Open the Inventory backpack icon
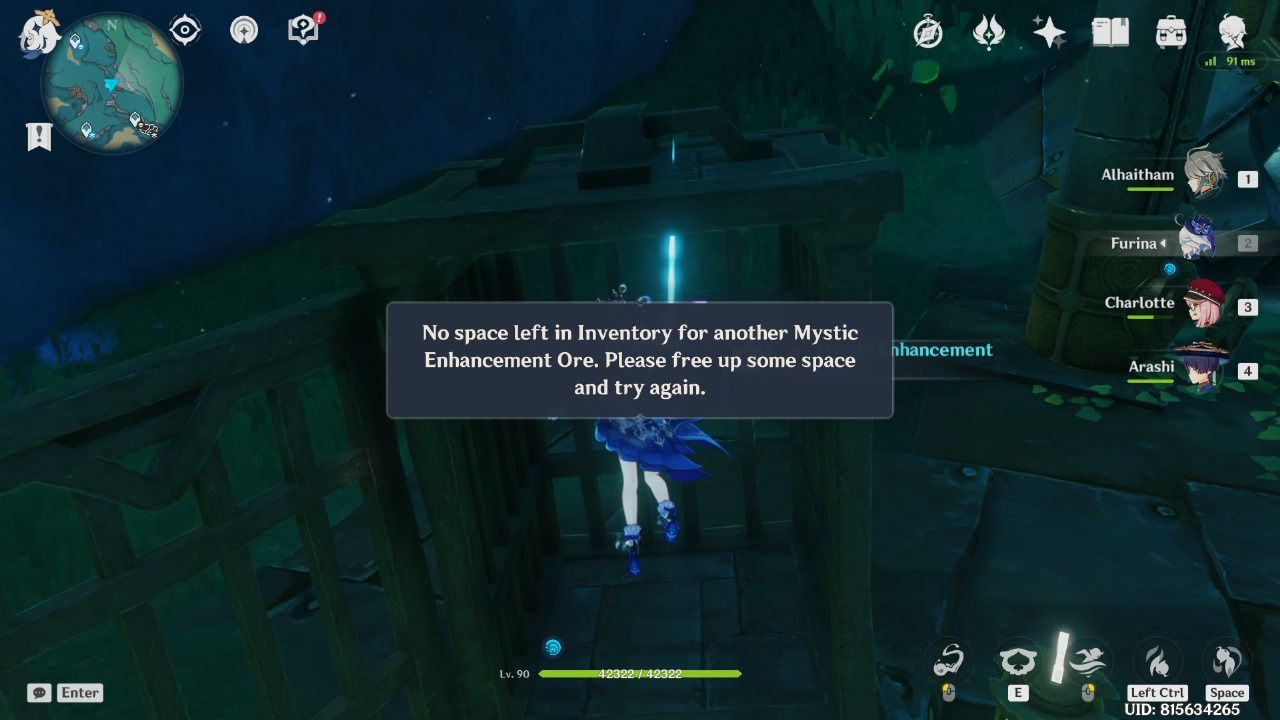The image size is (1280, 720). pos(1170,33)
